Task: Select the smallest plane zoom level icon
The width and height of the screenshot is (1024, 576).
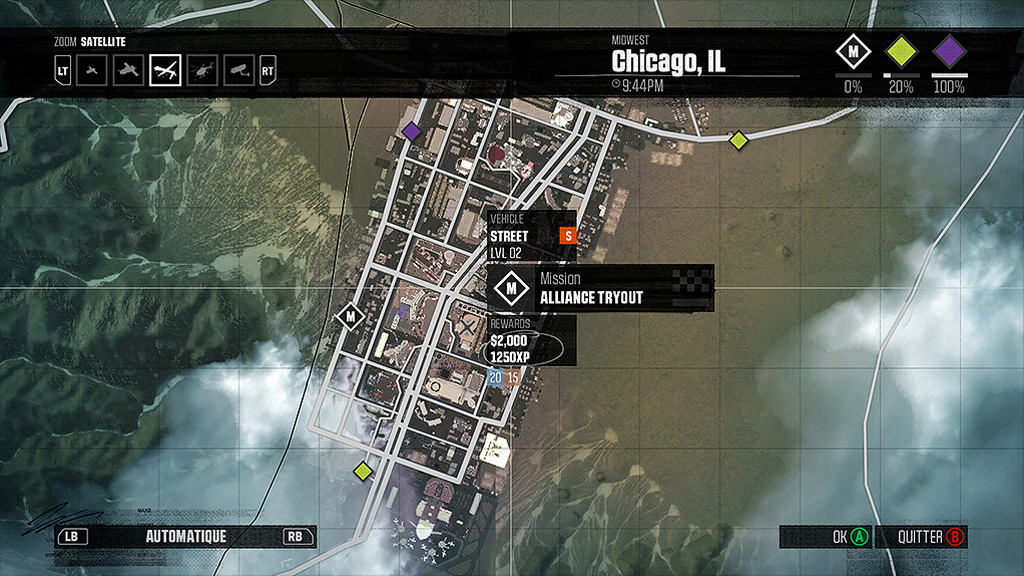Action: (93, 71)
